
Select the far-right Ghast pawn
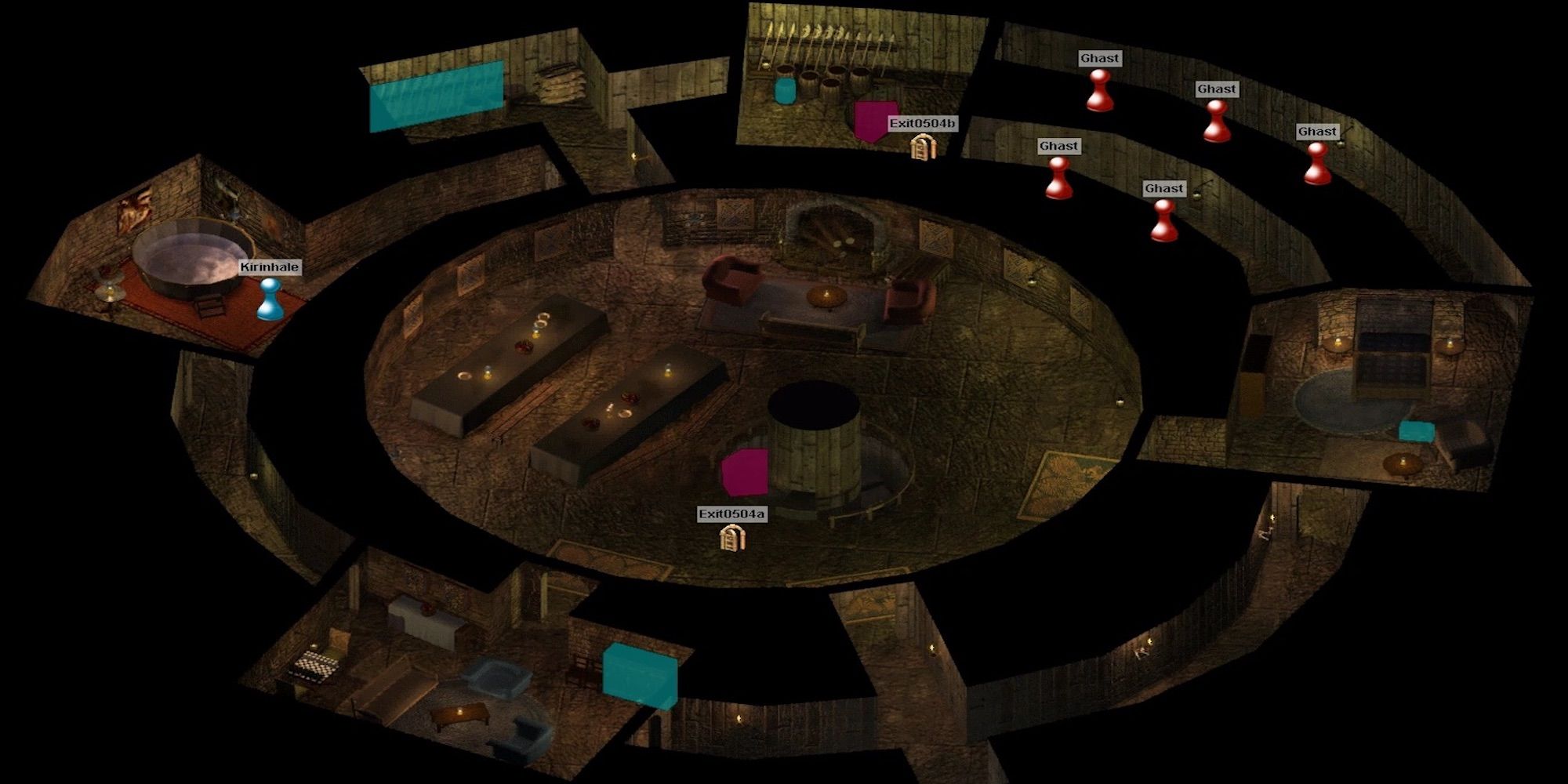(x=1317, y=165)
